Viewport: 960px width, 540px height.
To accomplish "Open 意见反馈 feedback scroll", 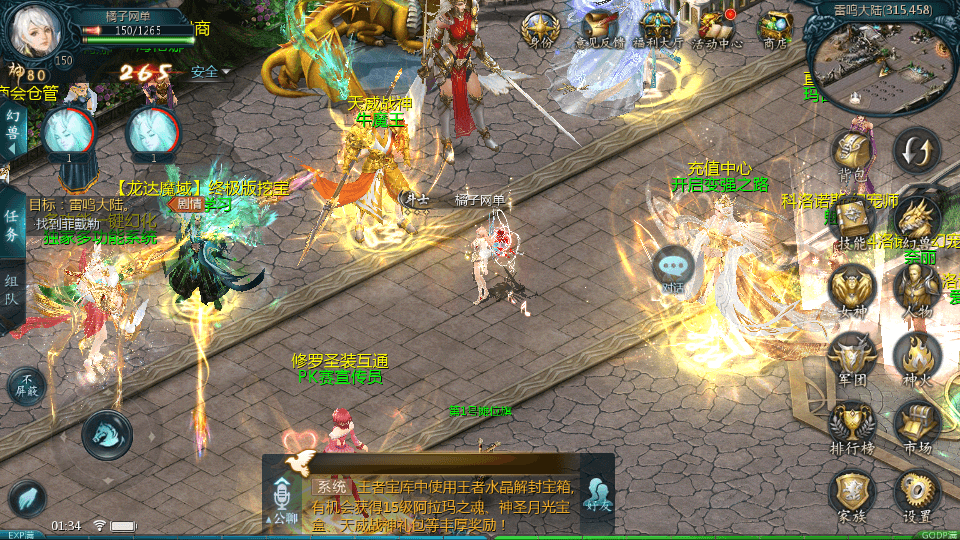I will click(x=600, y=27).
